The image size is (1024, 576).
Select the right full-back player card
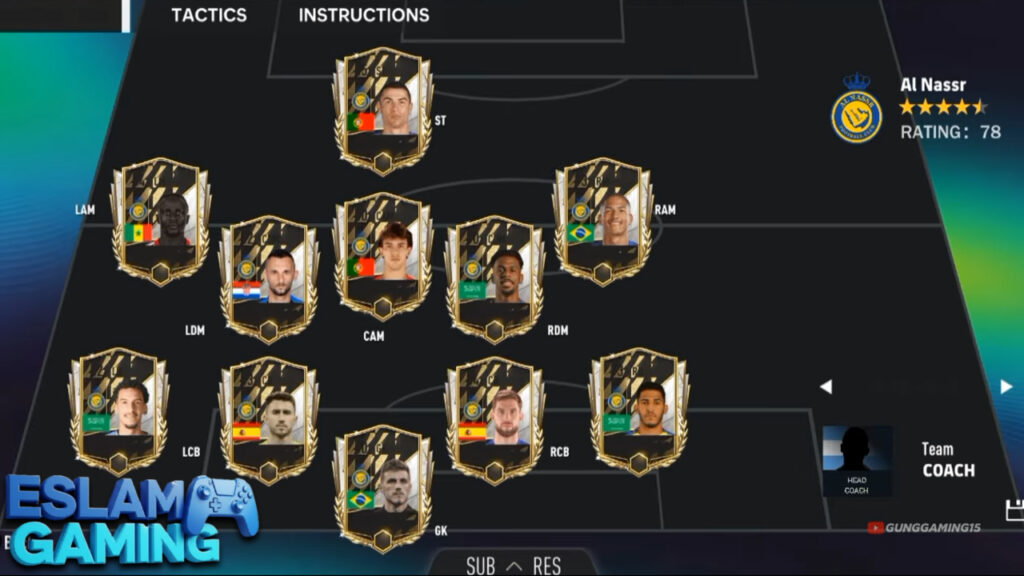click(x=638, y=411)
